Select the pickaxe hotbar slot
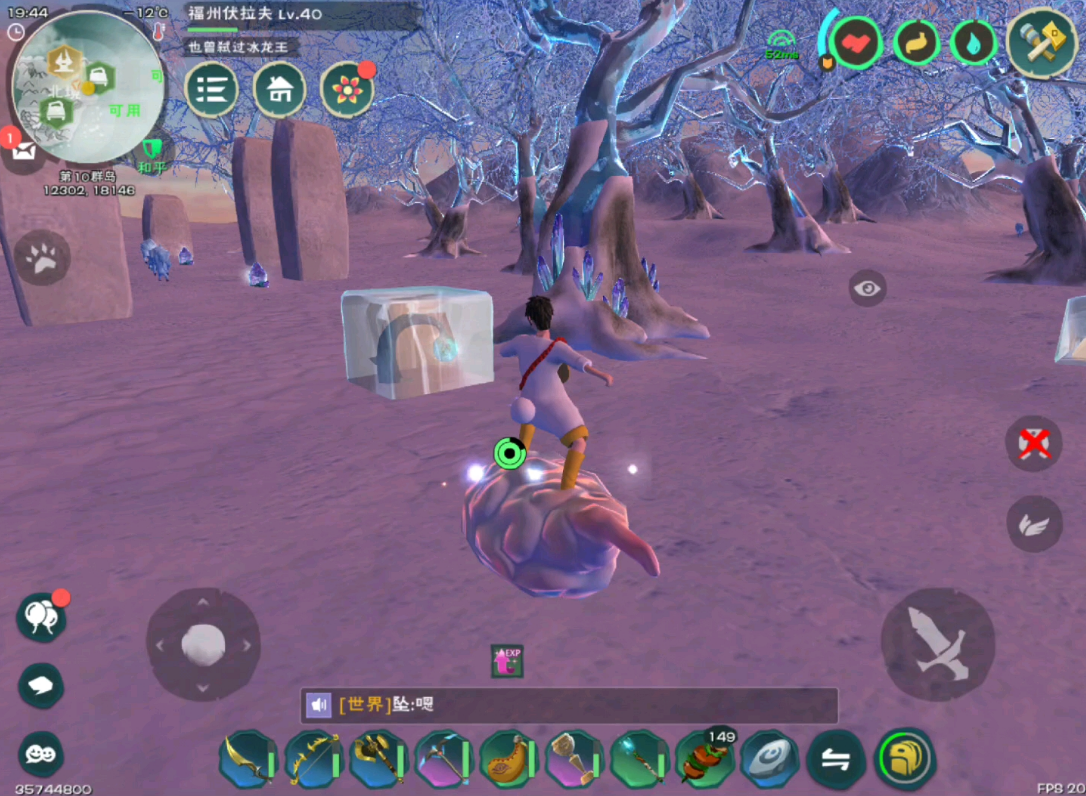The height and width of the screenshot is (796, 1086). (x=443, y=760)
